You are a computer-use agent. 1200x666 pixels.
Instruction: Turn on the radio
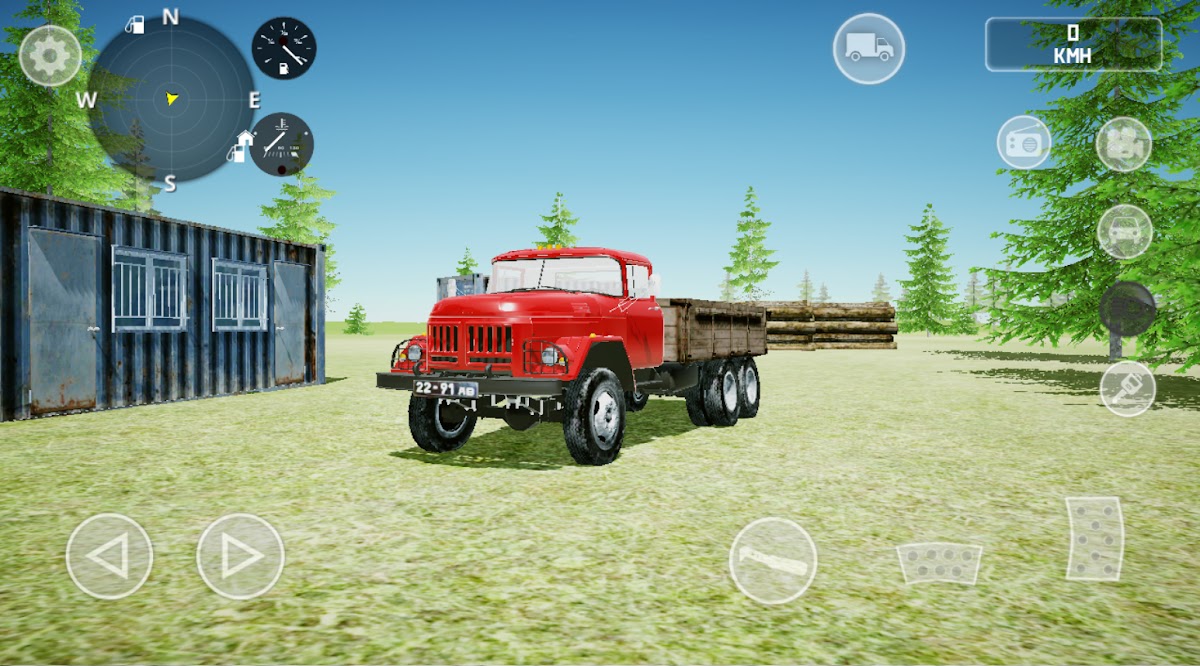pos(1023,142)
